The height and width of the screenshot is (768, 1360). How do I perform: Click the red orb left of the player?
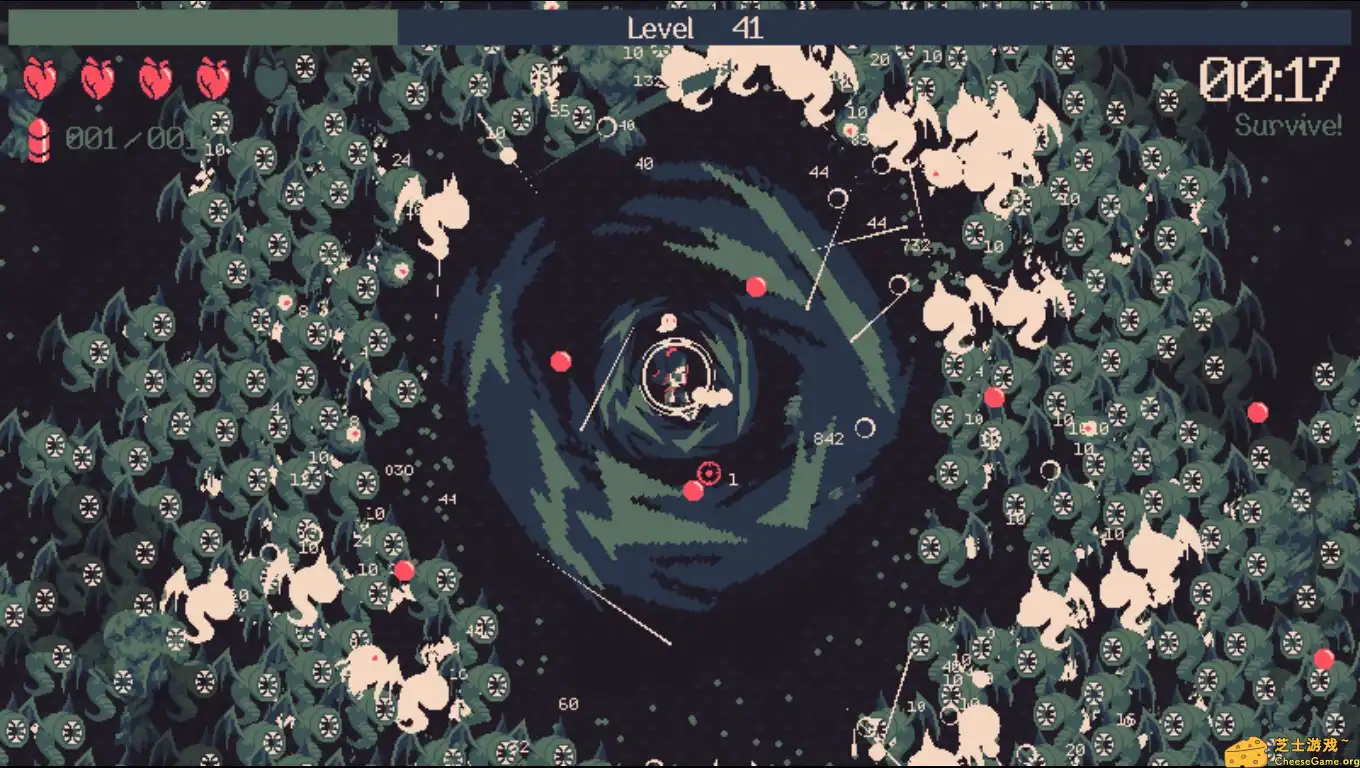click(x=562, y=359)
